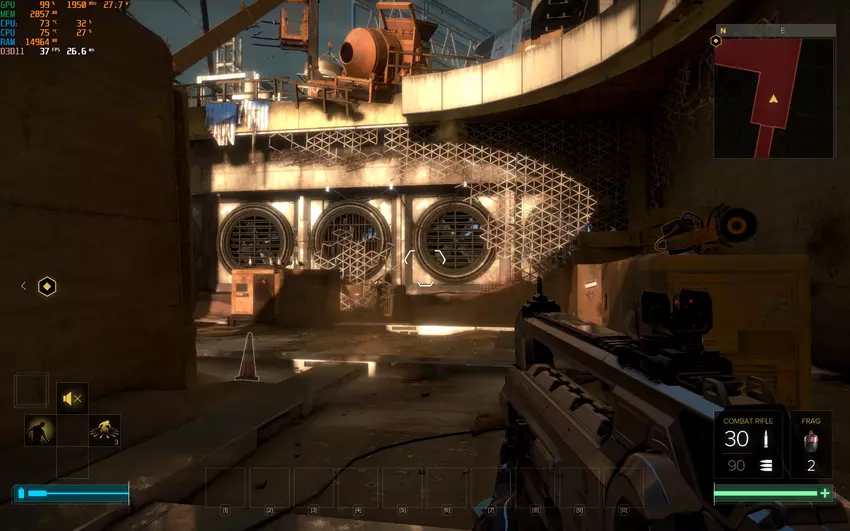Screen dimensions: 850x531
Task: Click the Combat Rifle weapon panel
Action: pyautogui.click(x=749, y=443)
